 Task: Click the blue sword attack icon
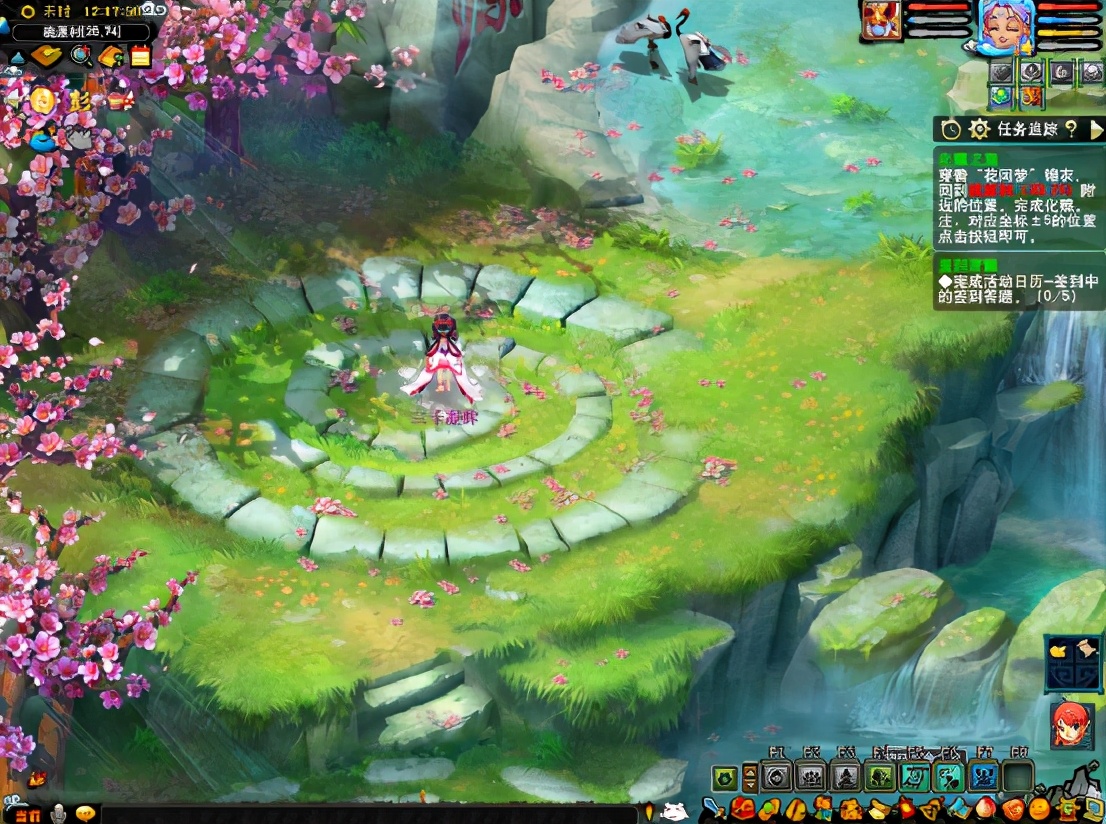pyautogui.click(x=714, y=808)
